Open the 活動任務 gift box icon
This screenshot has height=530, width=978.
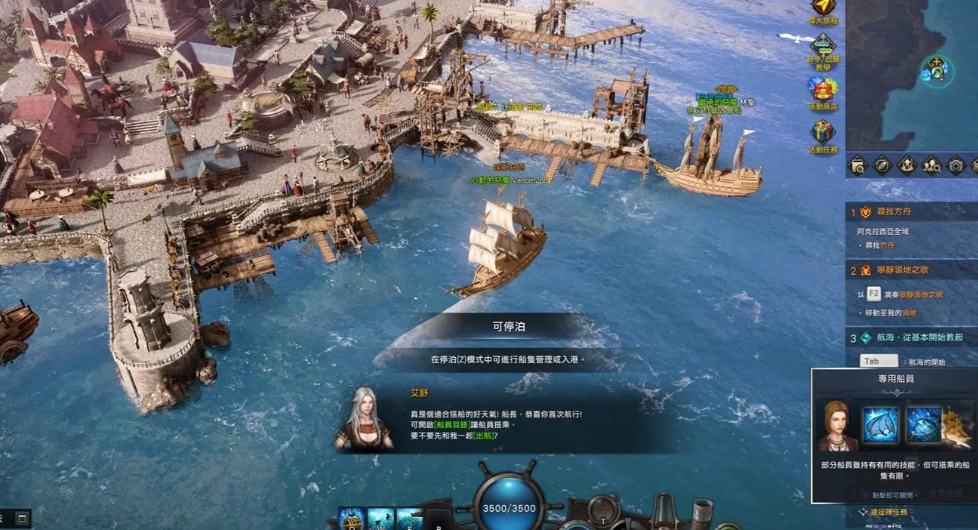(822, 132)
